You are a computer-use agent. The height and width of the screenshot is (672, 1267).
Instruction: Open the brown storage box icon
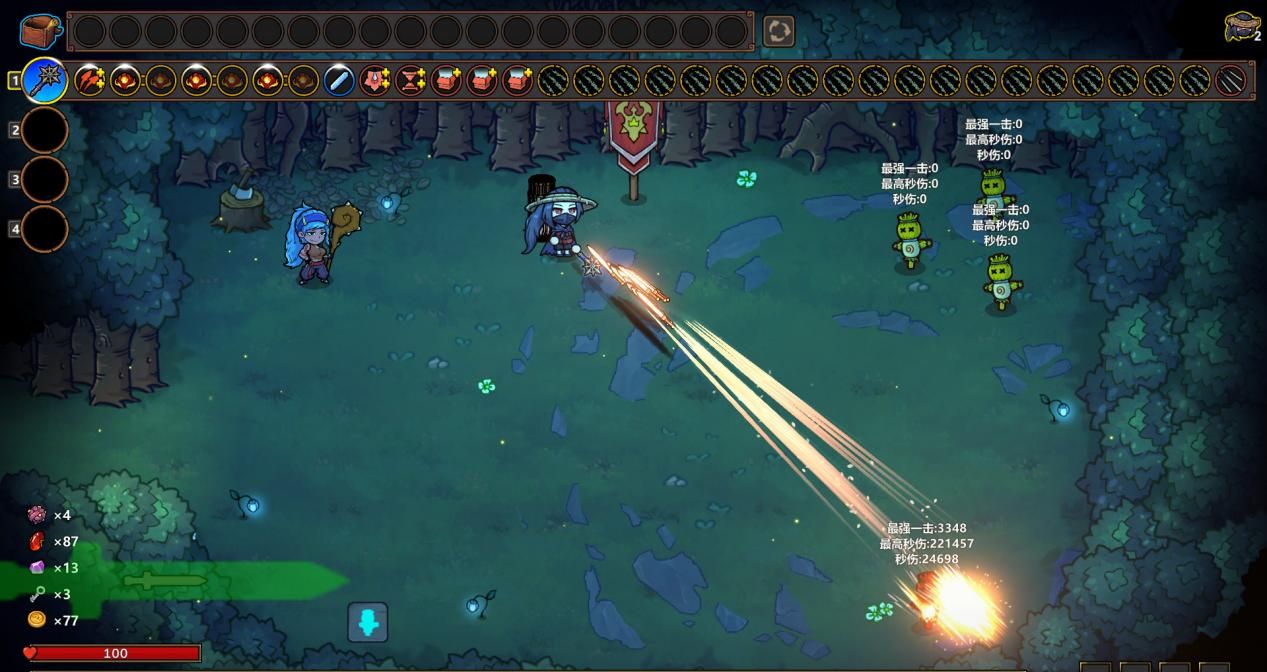click(x=40, y=30)
